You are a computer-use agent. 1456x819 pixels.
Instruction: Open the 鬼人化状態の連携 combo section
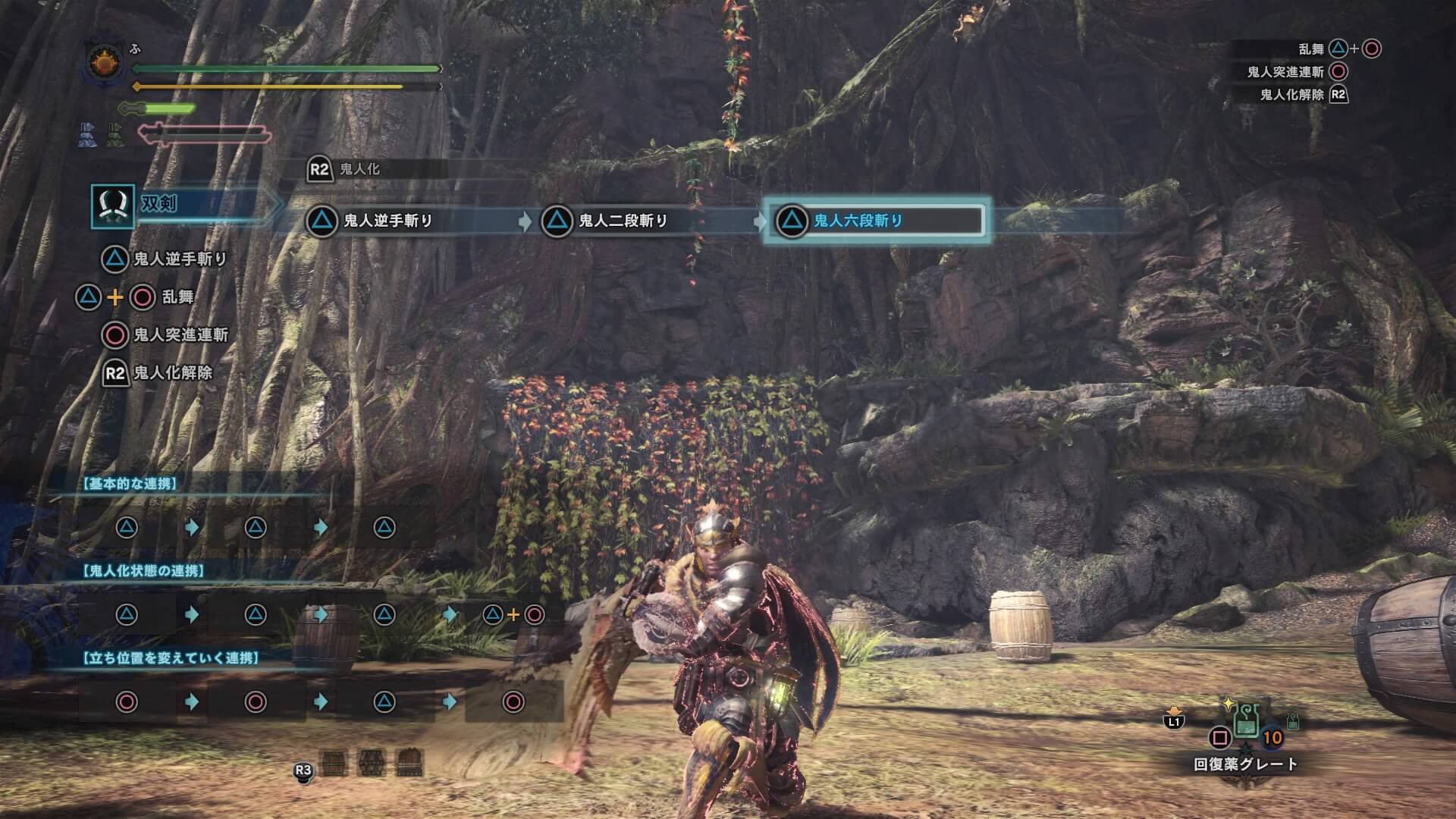[144, 571]
